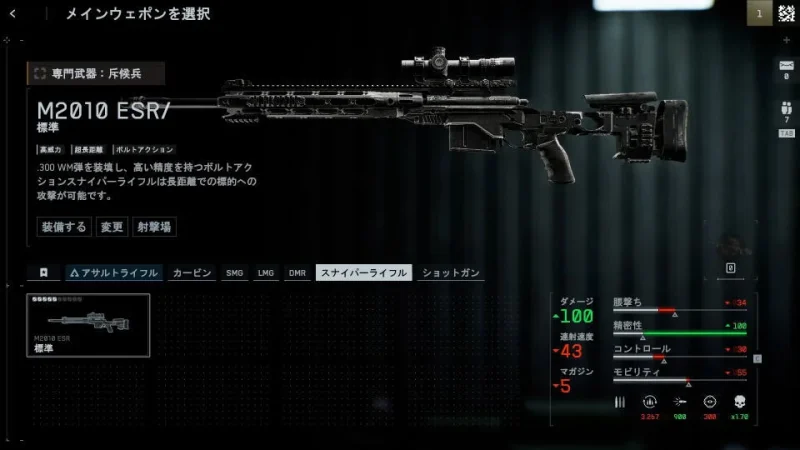This screenshot has width=800, height=450.
Task: Switch to the アサルトライフル tab
Action: [x=113, y=272]
